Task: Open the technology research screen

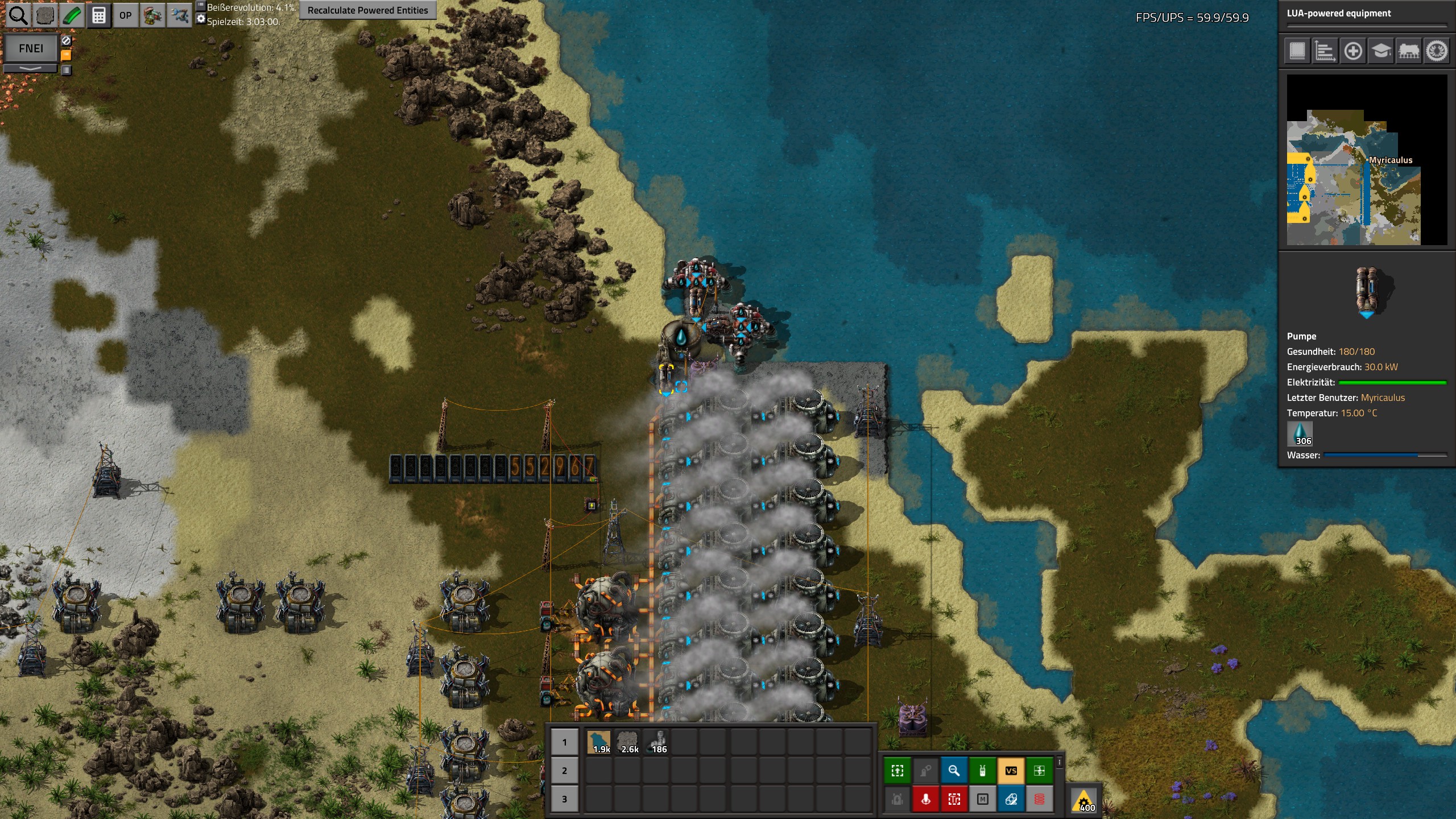Action: pyautogui.click(x=1381, y=51)
